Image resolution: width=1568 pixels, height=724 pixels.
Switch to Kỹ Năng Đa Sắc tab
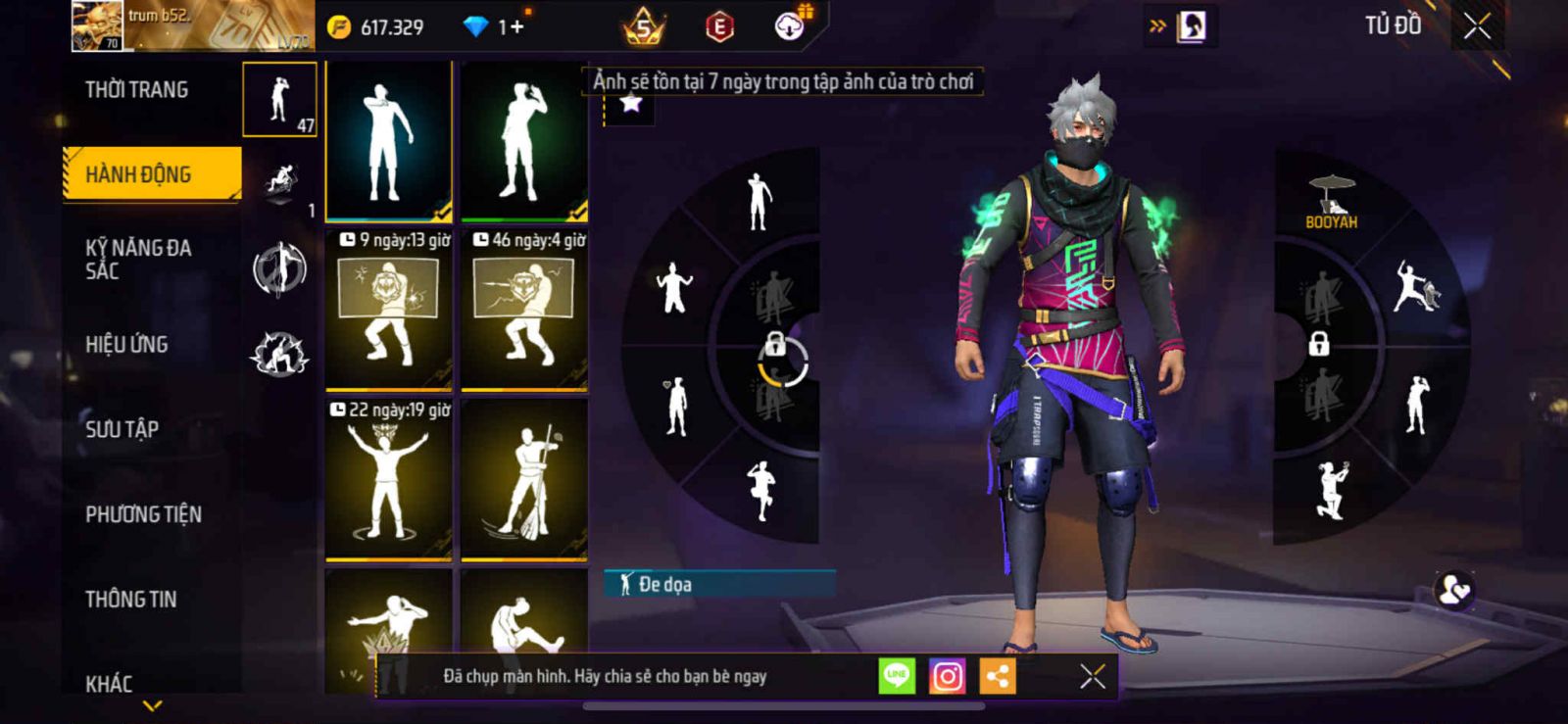click(138, 260)
